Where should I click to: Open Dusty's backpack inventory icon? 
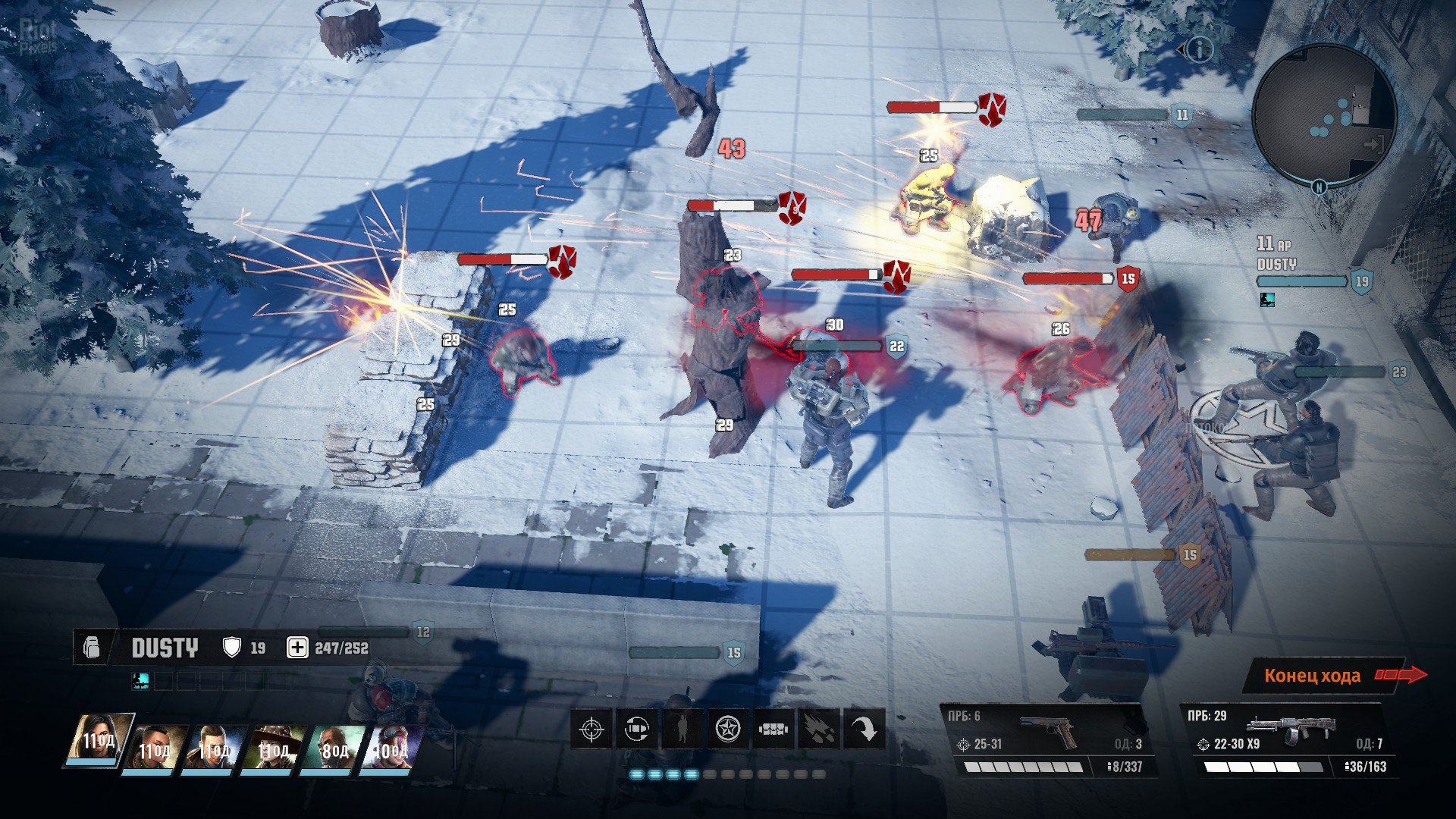coord(93,648)
